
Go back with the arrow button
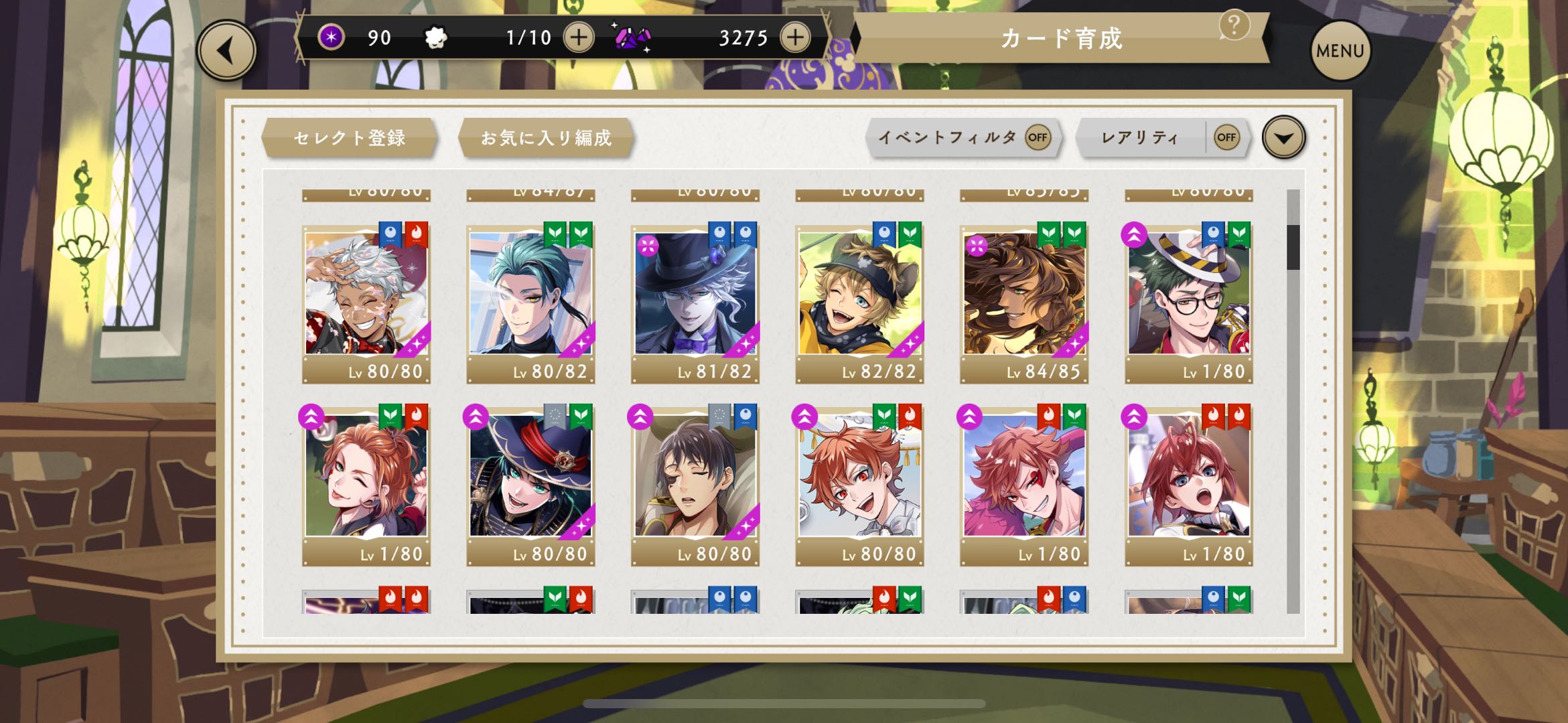point(226,51)
